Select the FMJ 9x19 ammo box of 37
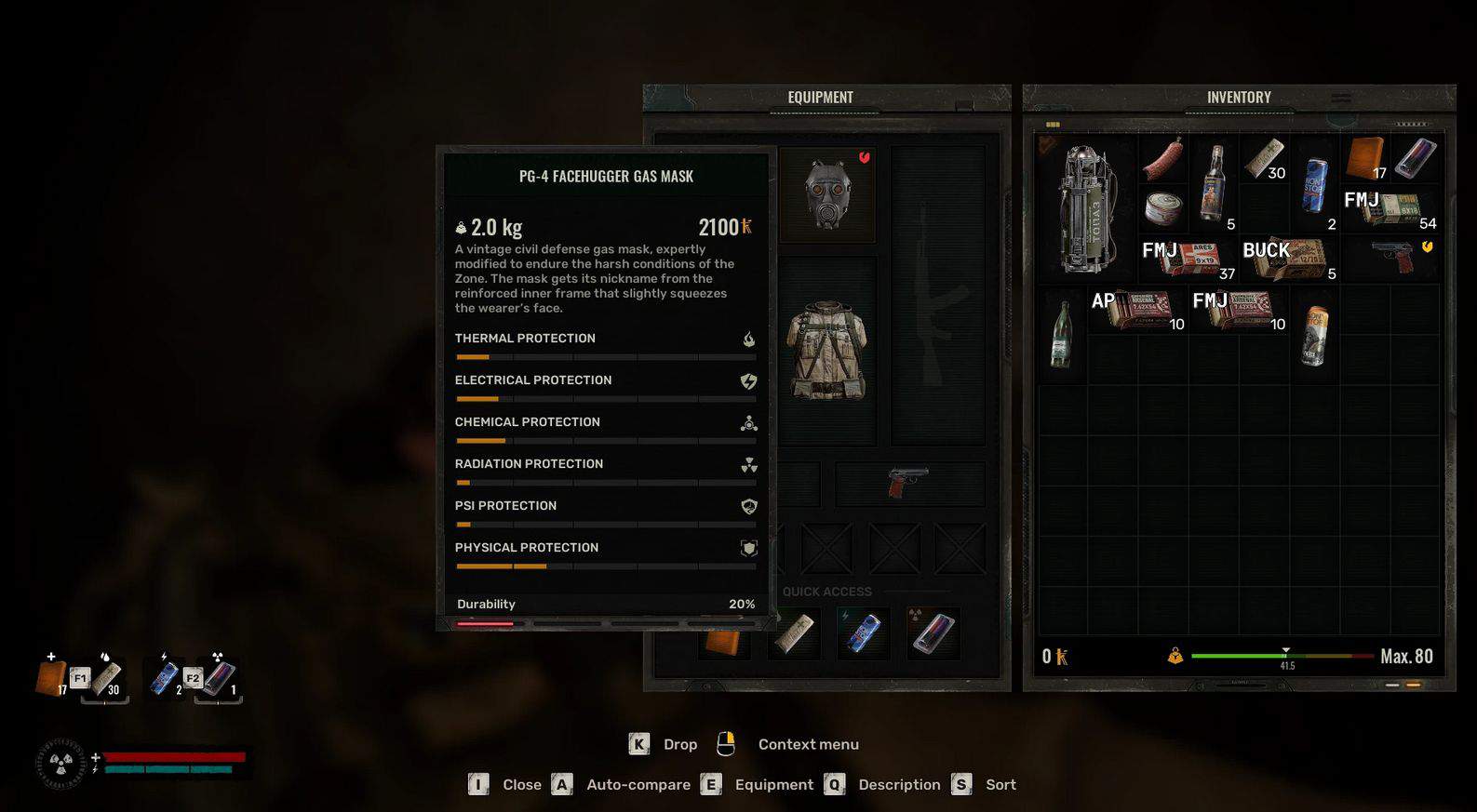 [1188, 260]
